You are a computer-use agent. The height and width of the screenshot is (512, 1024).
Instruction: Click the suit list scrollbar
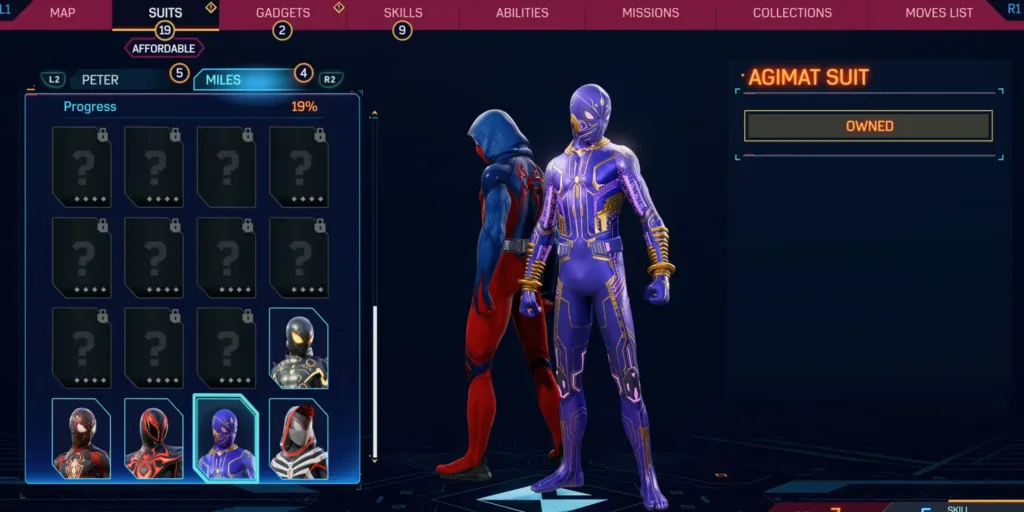(x=375, y=380)
